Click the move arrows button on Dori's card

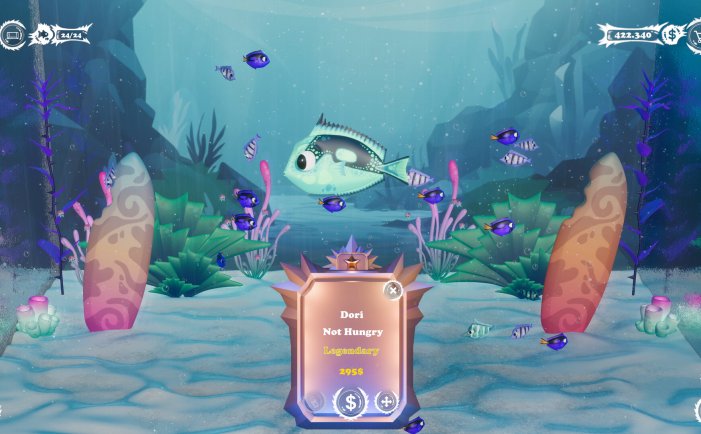(x=385, y=402)
